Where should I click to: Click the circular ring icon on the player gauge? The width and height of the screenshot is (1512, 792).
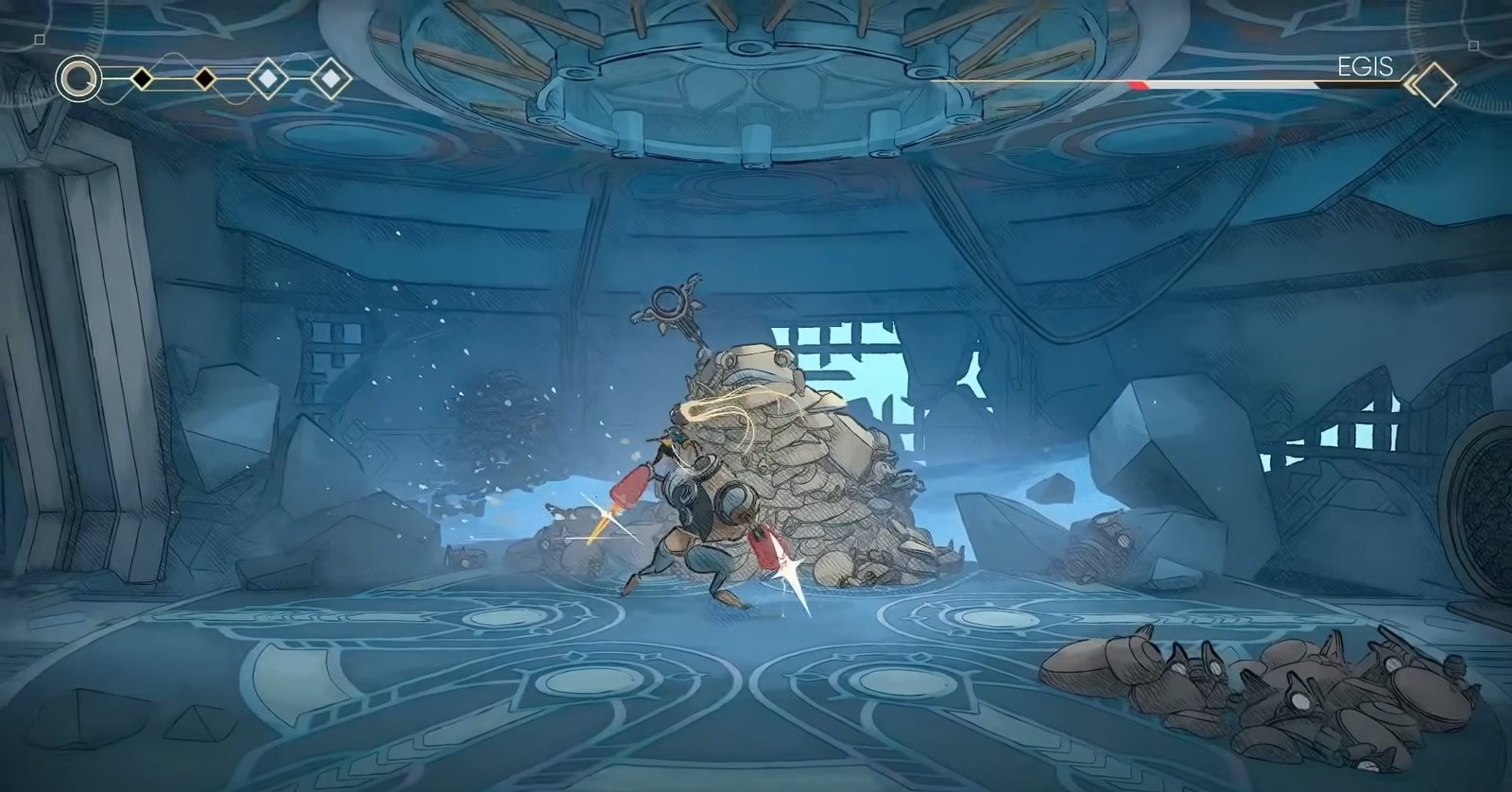coord(78,79)
